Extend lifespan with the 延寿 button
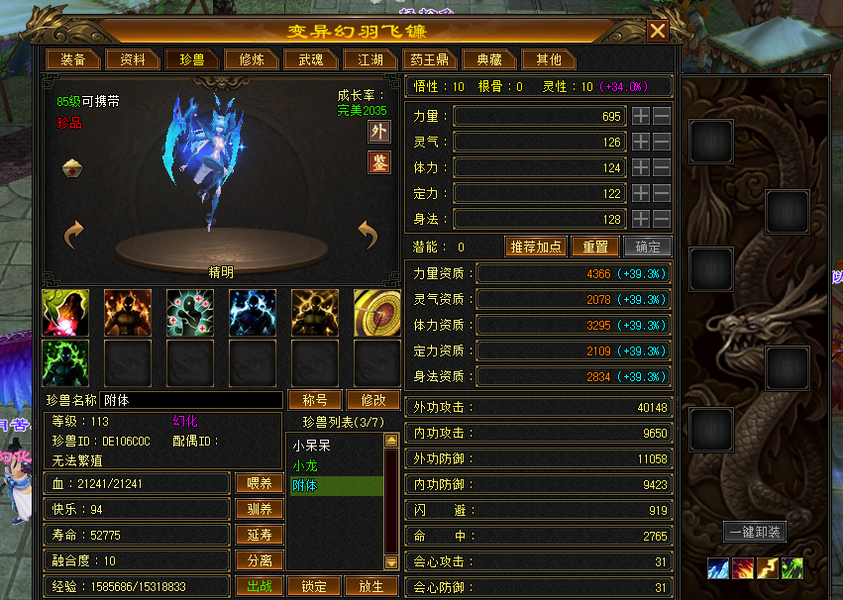The width and height of the screenshot is (843, 600). coord(259,535)
